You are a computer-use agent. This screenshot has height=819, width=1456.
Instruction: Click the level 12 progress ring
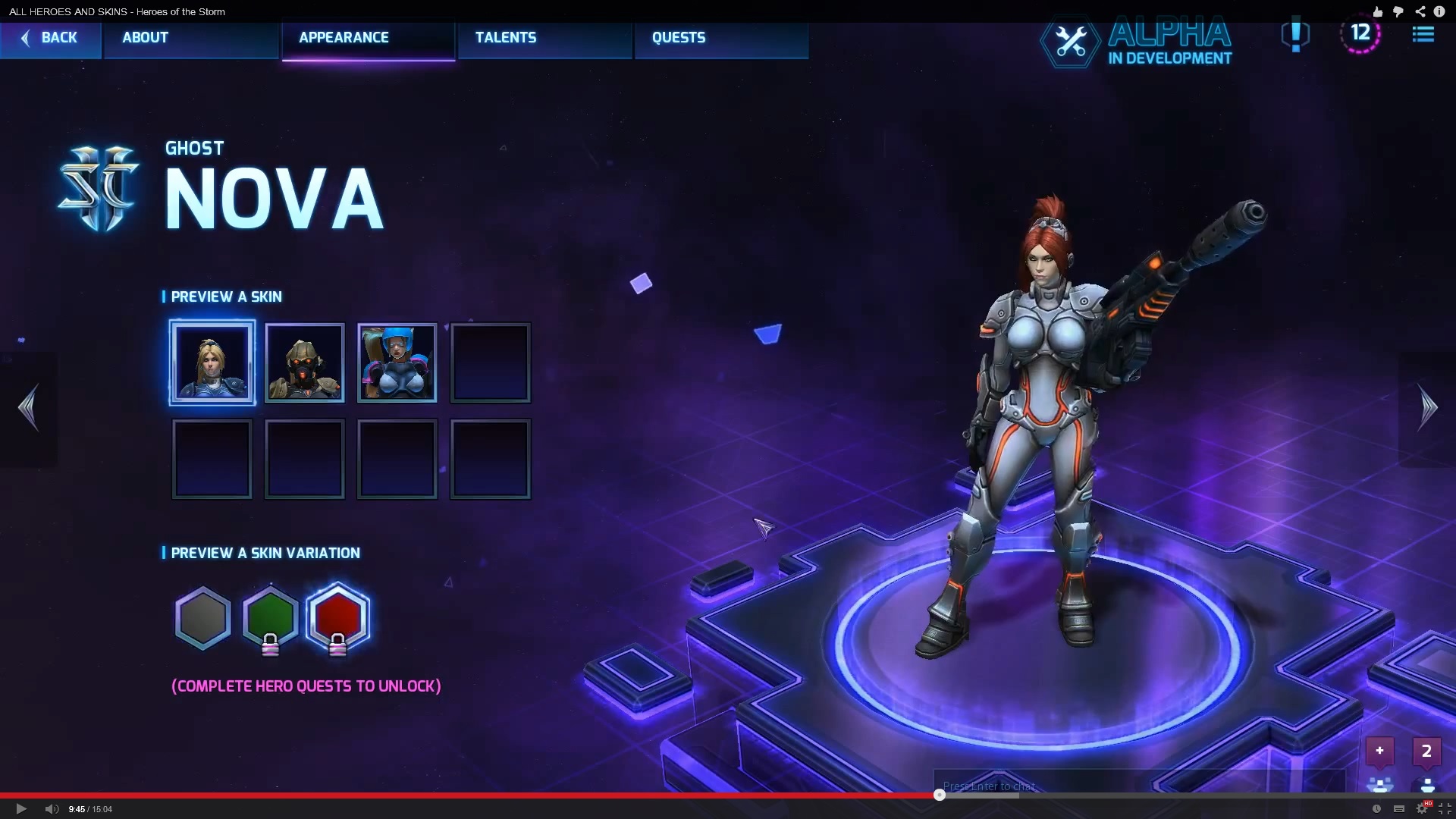point(1361,33)
